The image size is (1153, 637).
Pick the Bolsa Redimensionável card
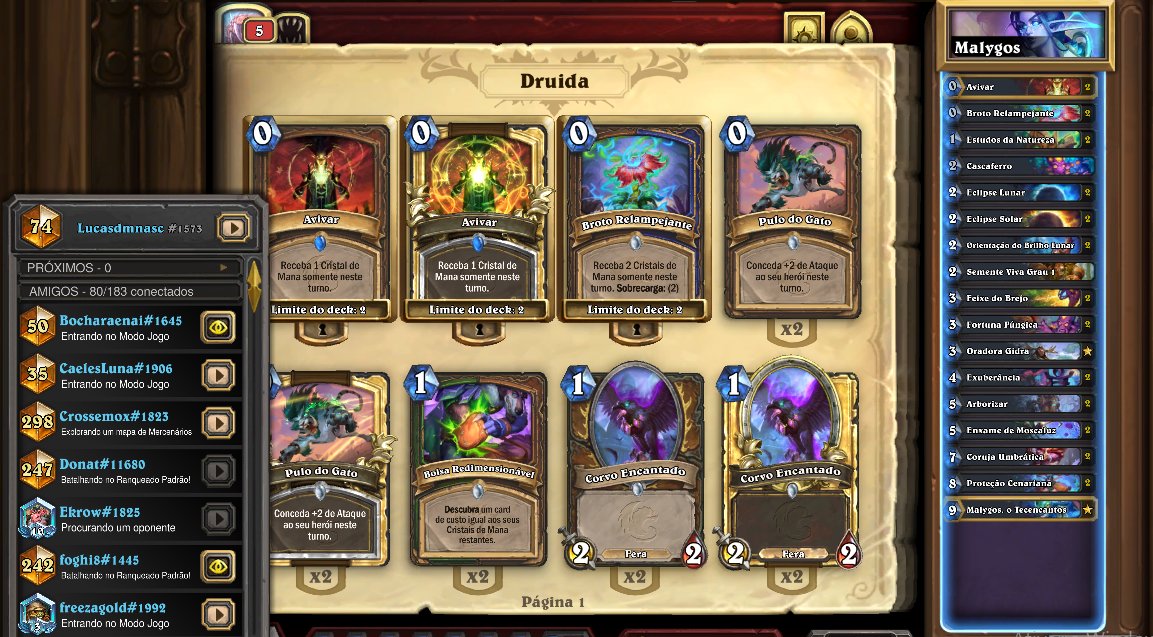(478, 468)
